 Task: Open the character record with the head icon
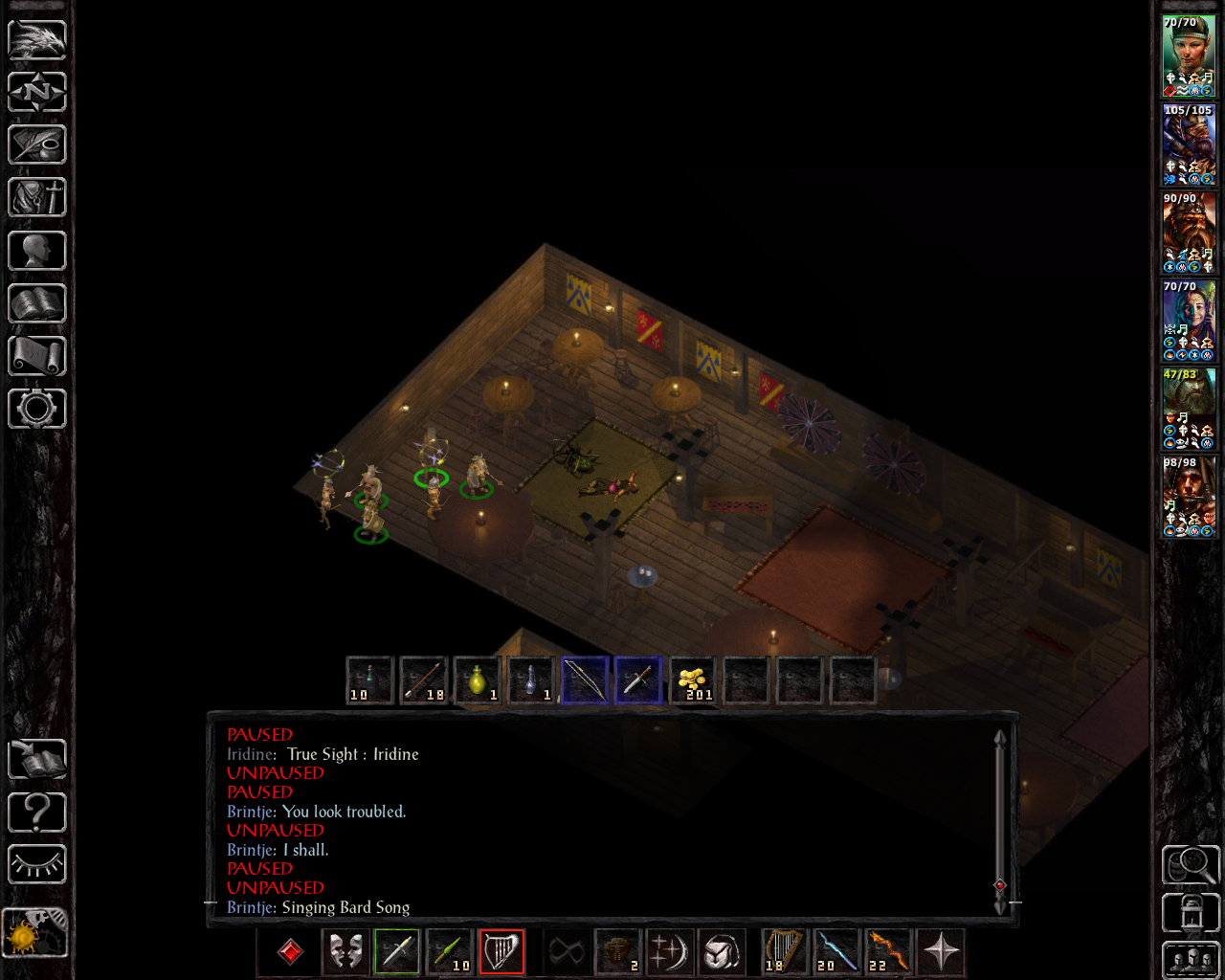point(37,251)
